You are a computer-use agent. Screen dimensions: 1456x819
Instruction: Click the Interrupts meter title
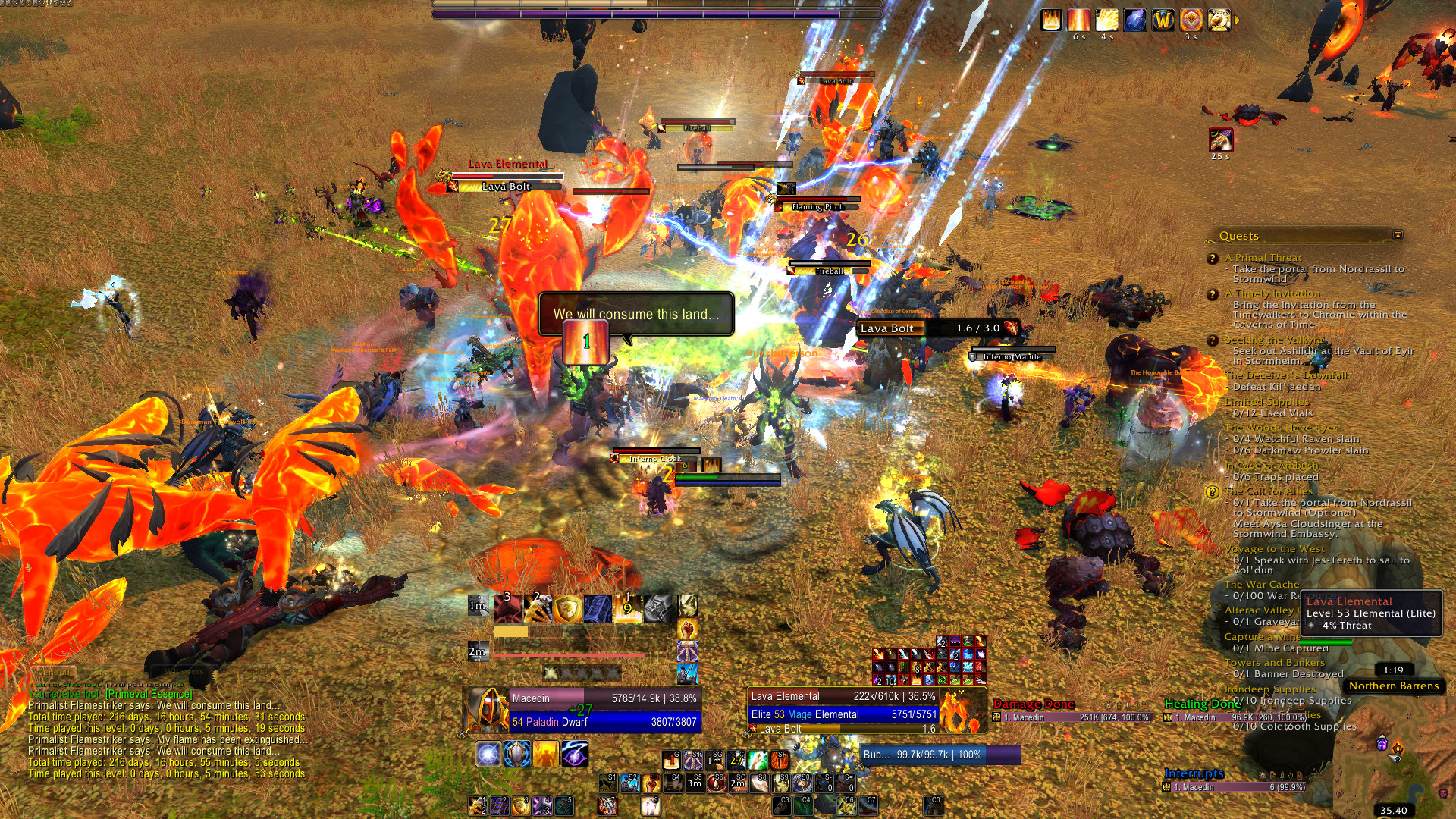[1194, 773]
